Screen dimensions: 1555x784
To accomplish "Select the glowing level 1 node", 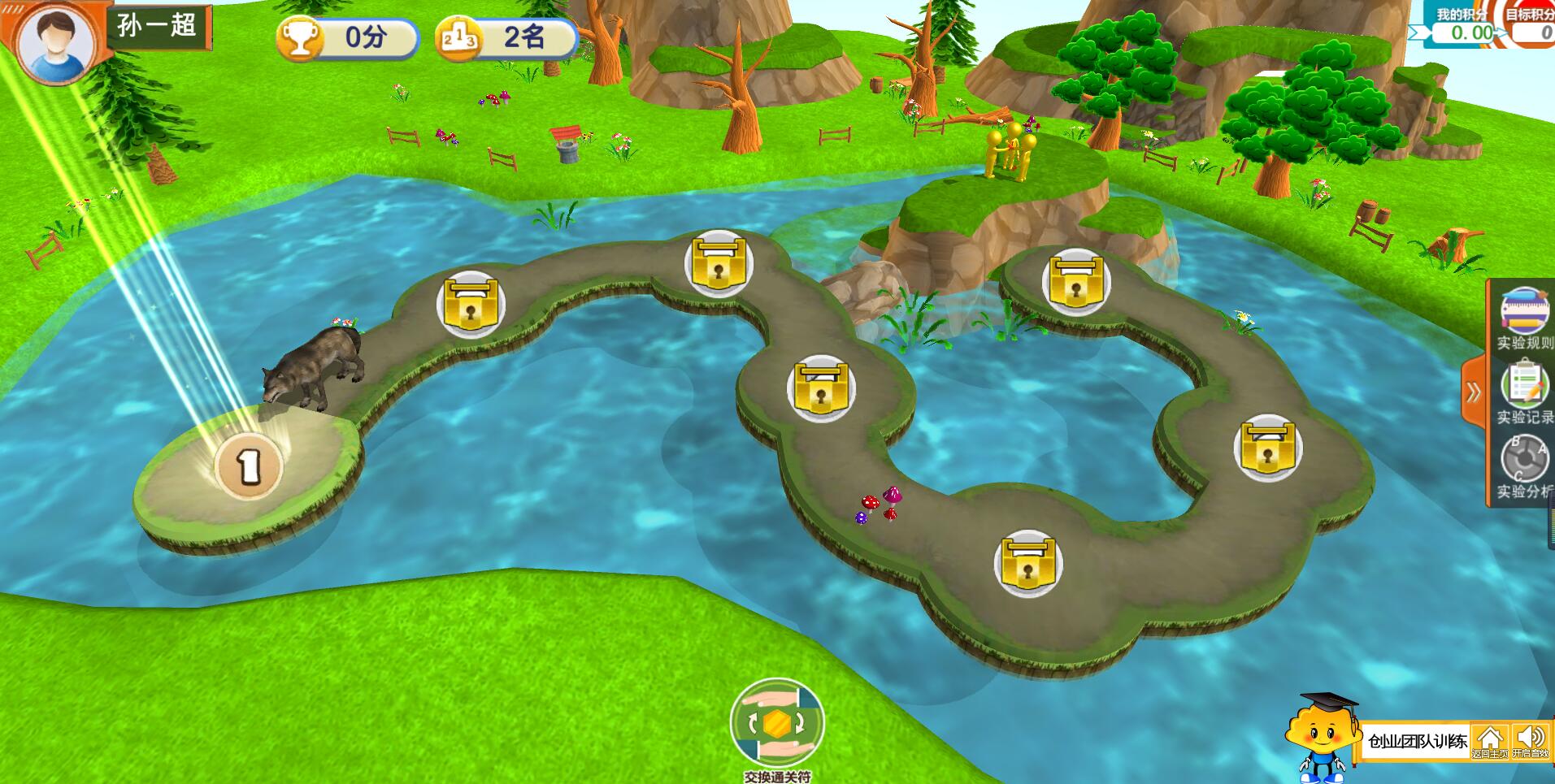I will [248, 466].
